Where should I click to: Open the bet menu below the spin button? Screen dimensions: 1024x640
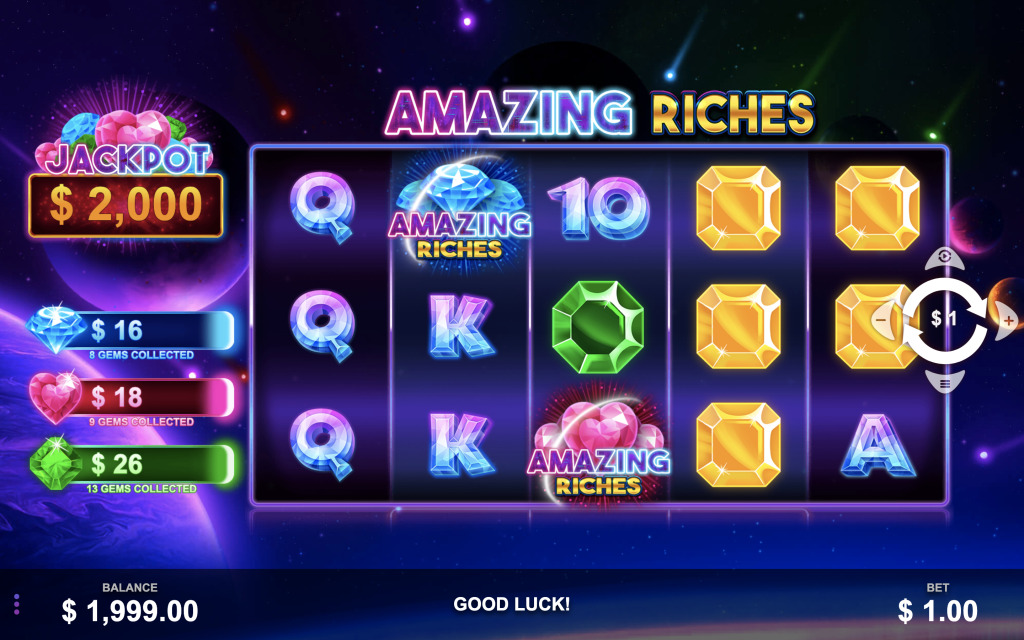(x=945, y=381)
